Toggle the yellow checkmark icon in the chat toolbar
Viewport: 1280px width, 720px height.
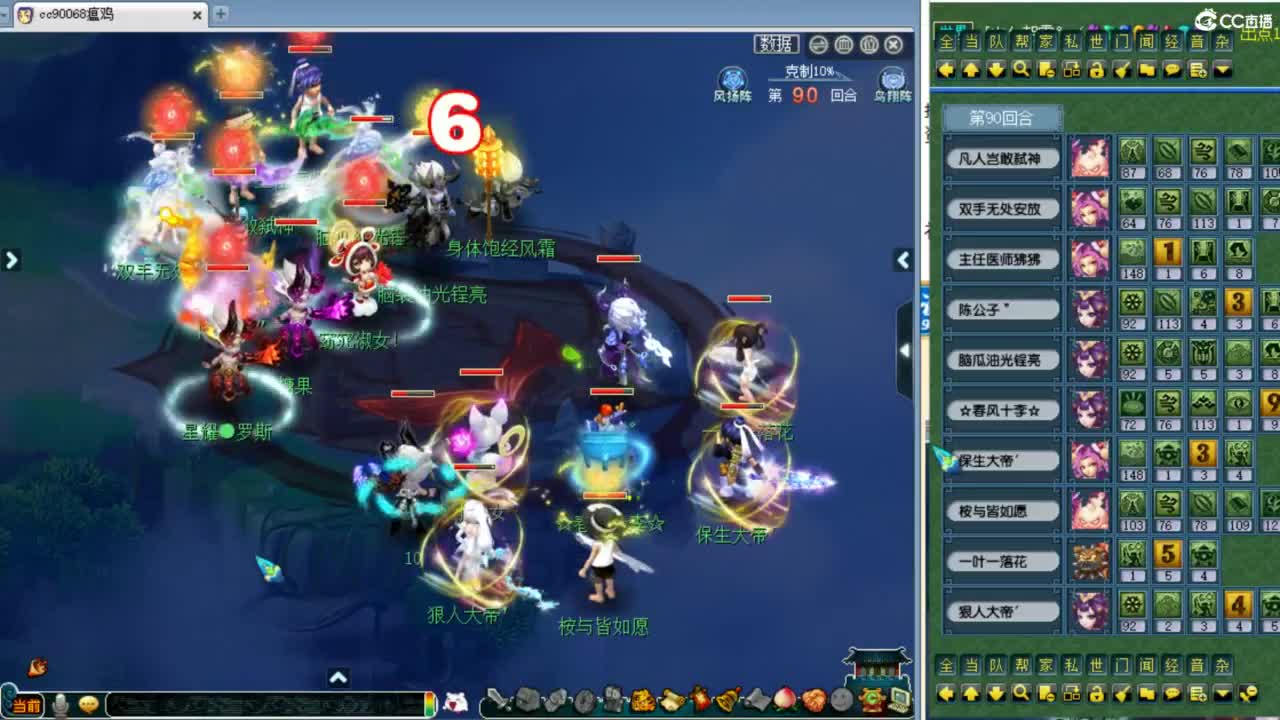1123,70
